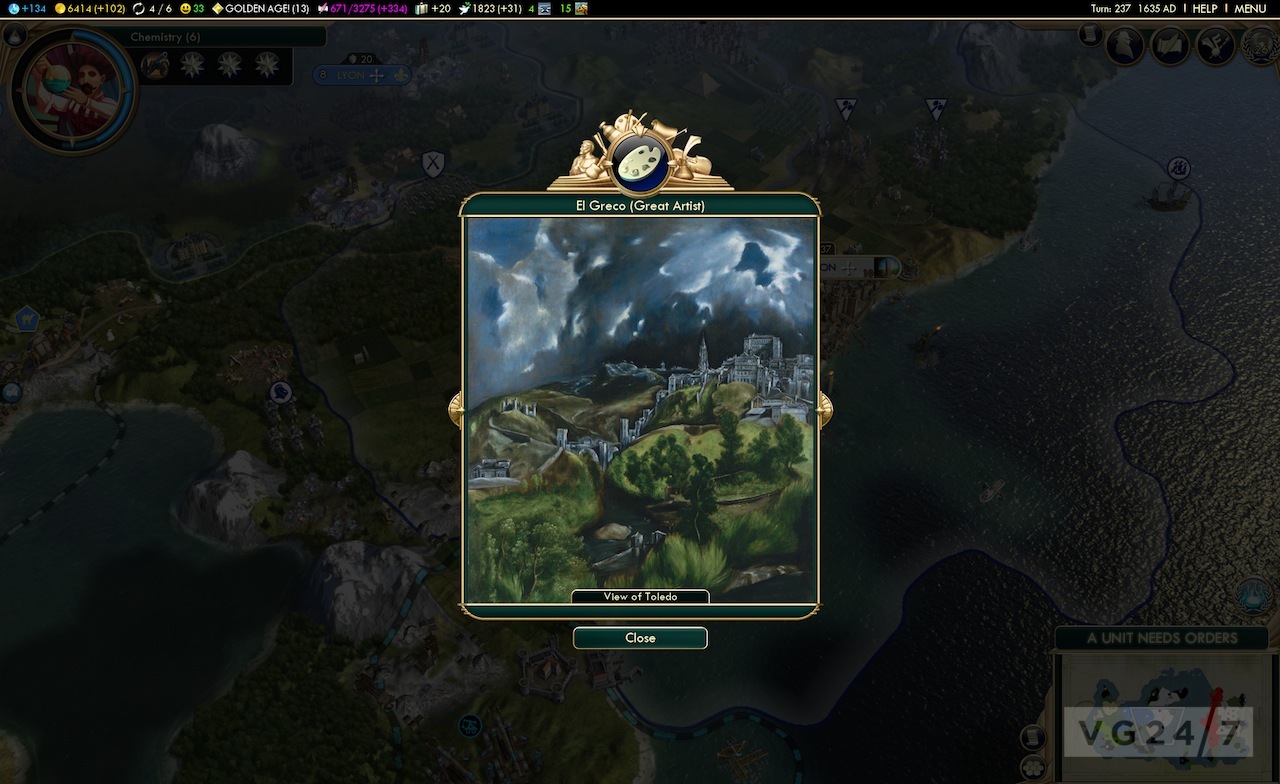The image size is (1280, 784).
Task: Click the gold treasury readout in top bar
Action: [89, 8]
